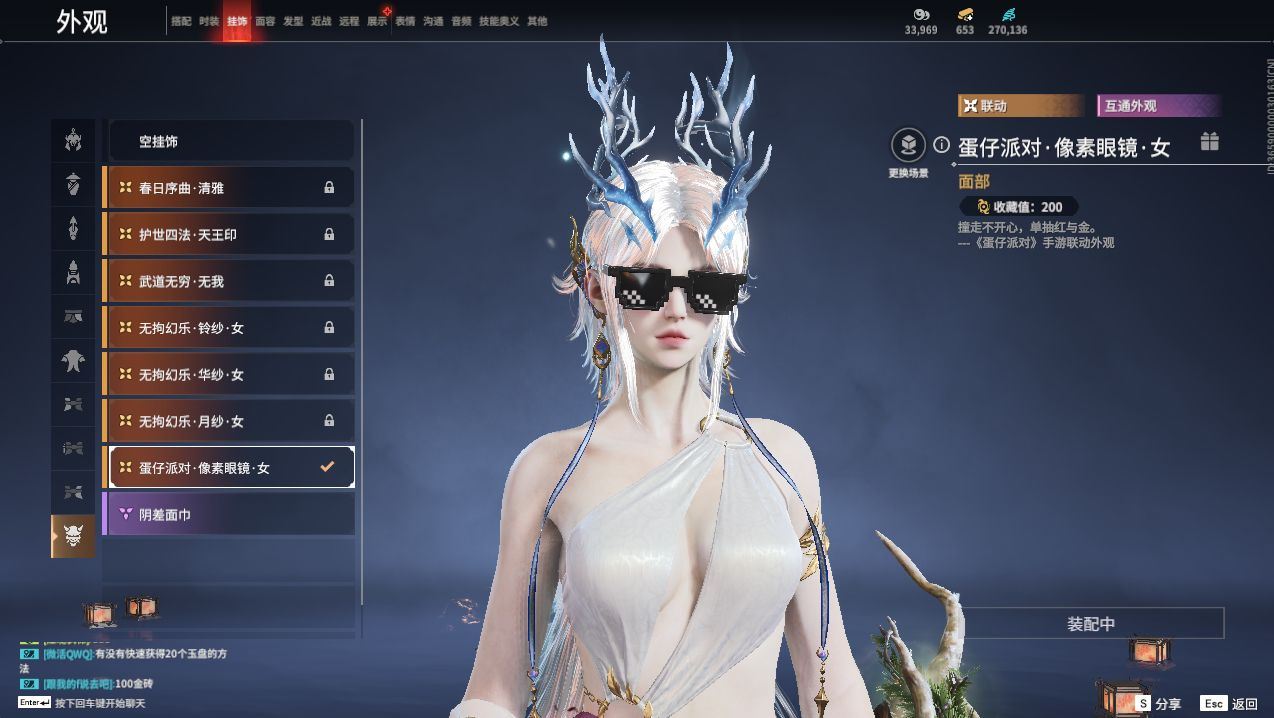Image resolution: width=1274 pixels, height=718 pixels.
Task: Select the 护世四法·天王印 accessory
Action: pyautogui.click(x=230, y=235)
